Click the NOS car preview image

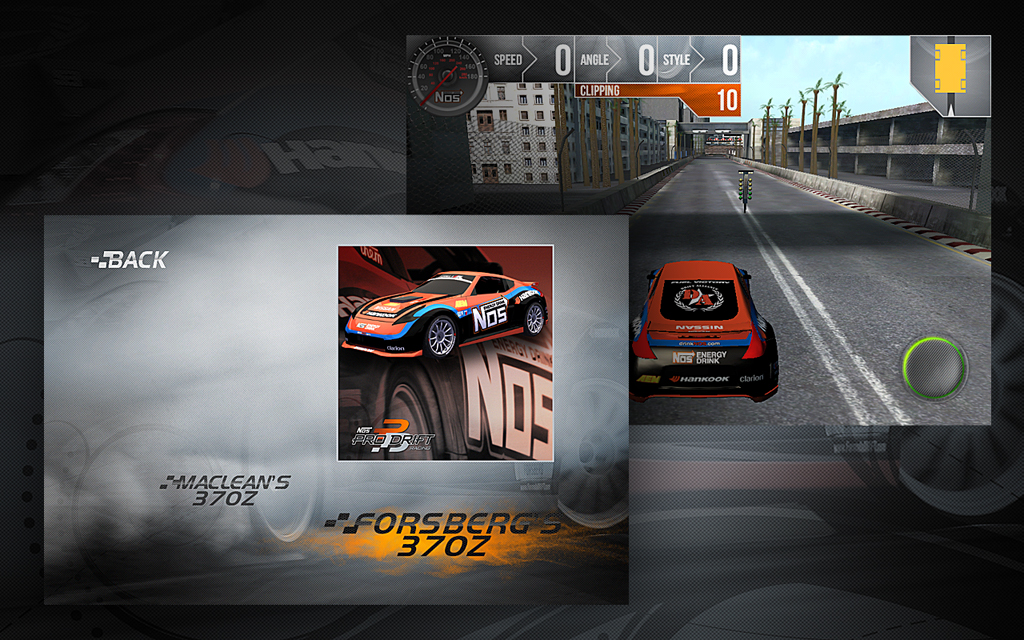(445, 352)
